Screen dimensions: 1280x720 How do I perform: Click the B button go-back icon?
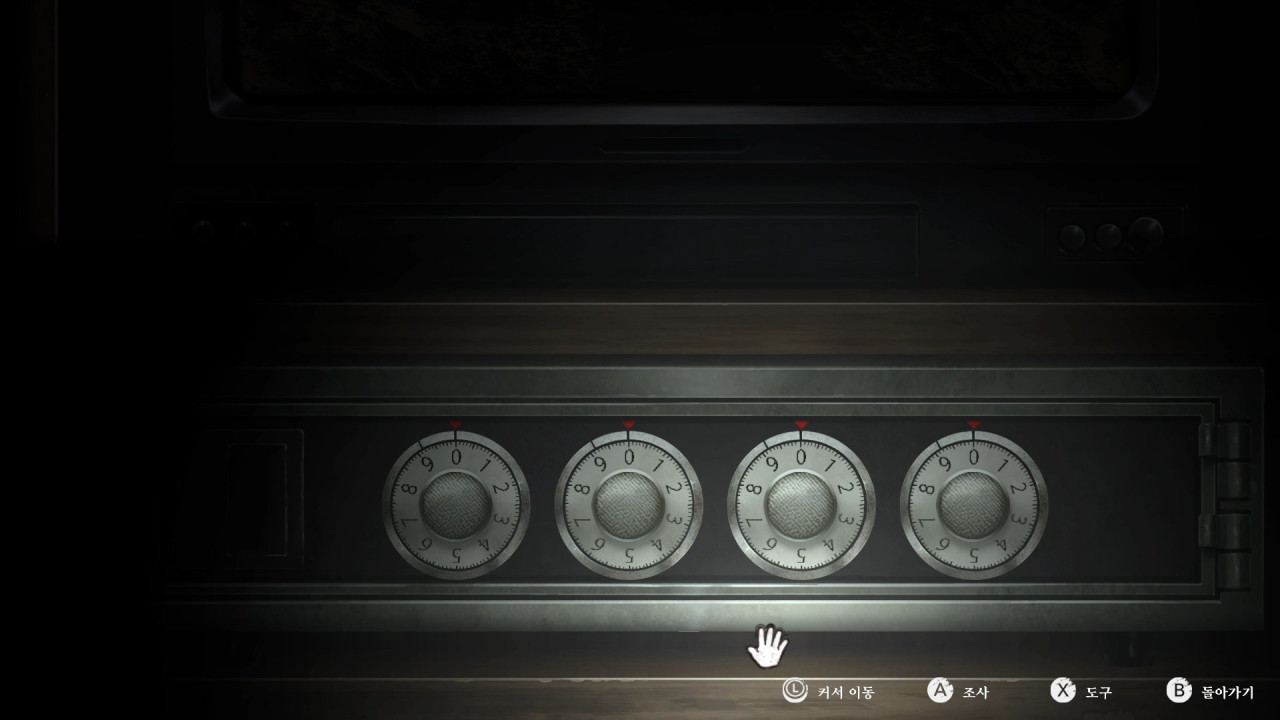(x=1178, y=690)
